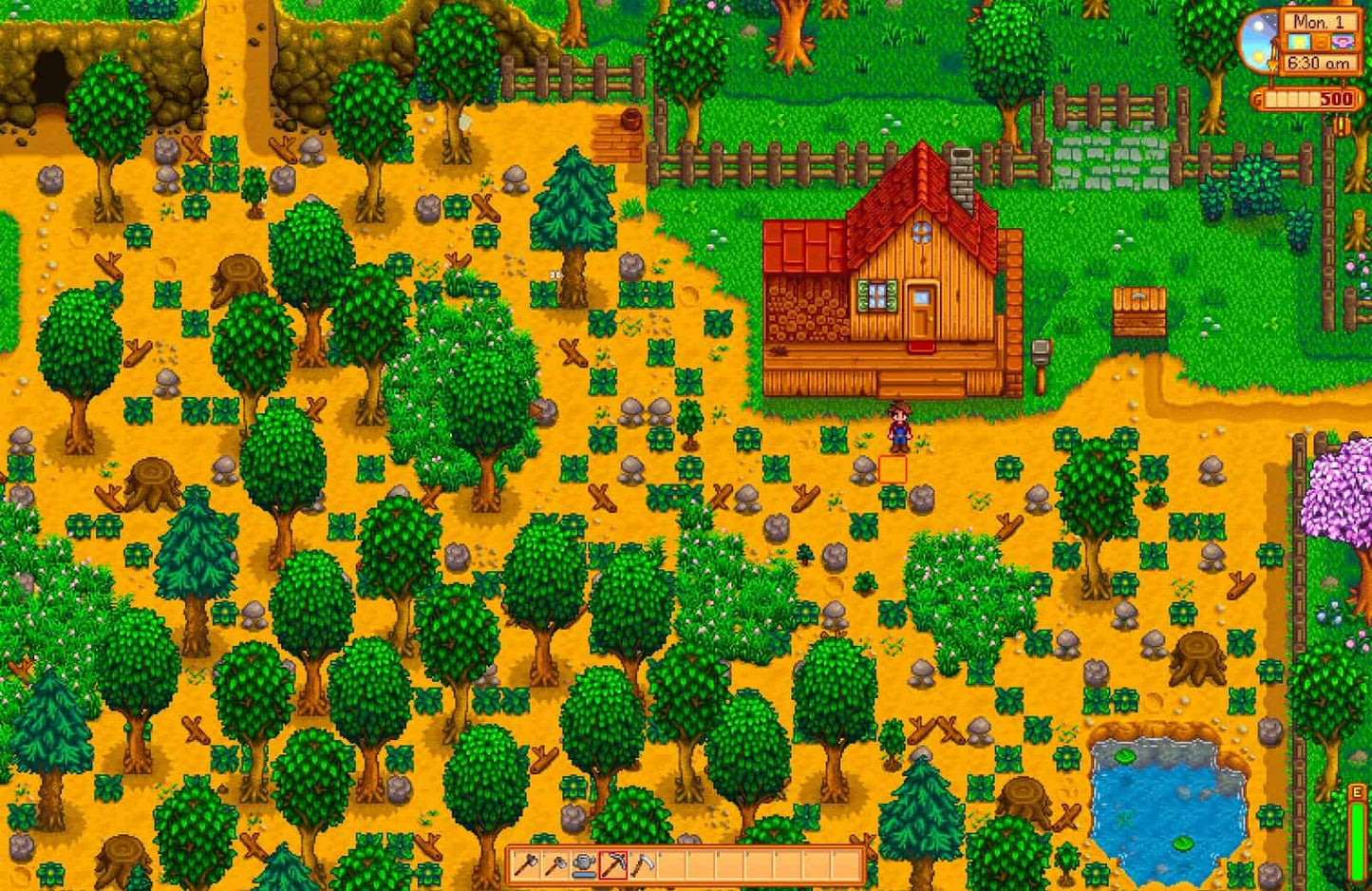Click the spring flower season icon

click(1343, 42)
